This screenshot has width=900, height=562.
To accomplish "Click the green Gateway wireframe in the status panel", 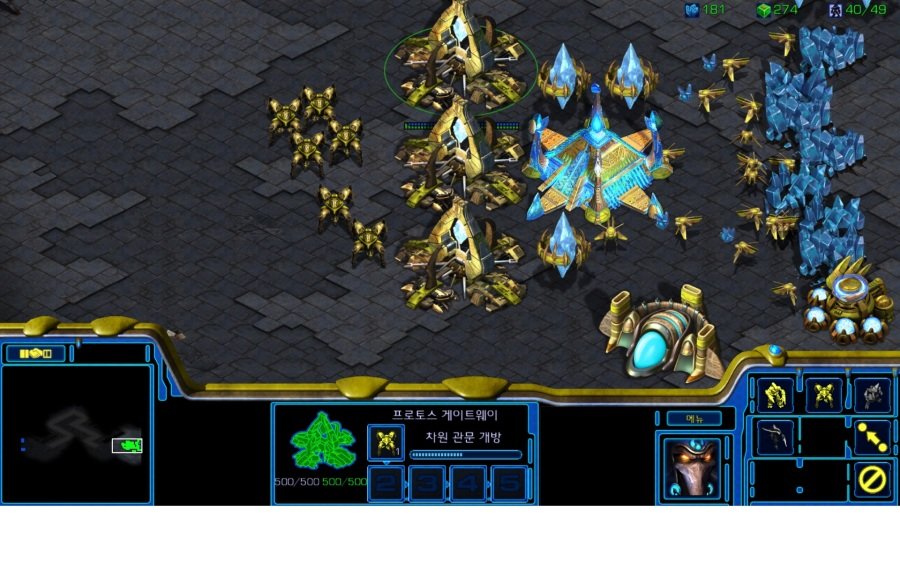I will point(322,441).
